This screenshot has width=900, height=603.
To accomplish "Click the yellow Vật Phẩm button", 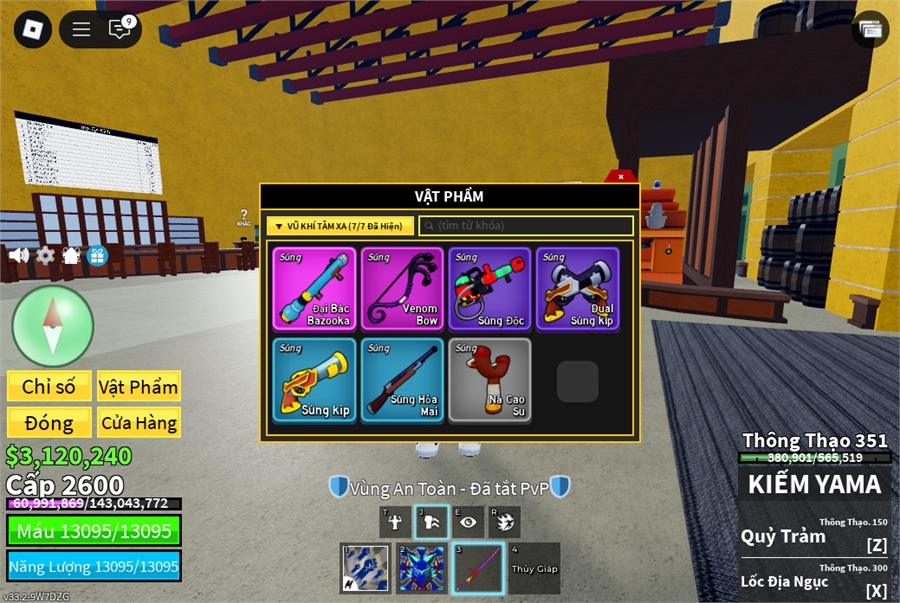I will coord(139,387).
